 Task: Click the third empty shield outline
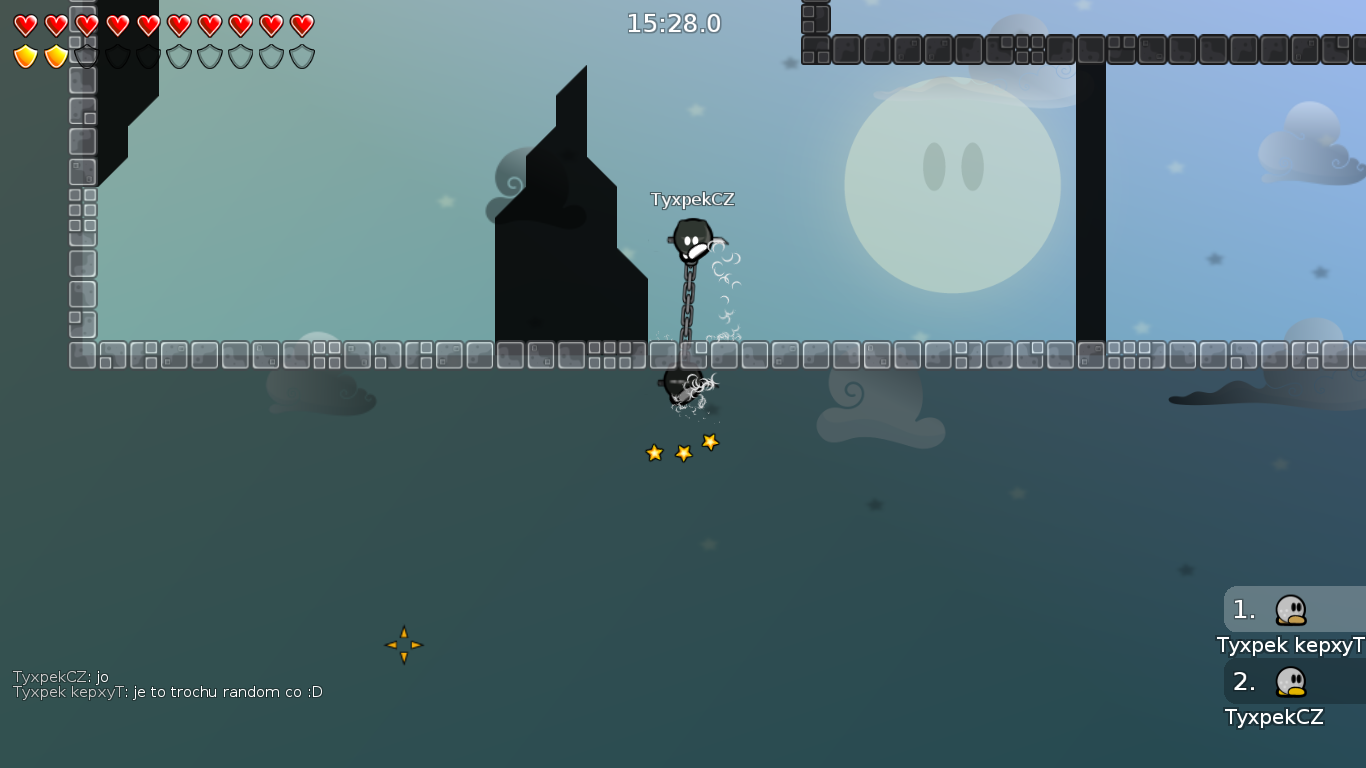pyautogui.click(x=146, y=54)
